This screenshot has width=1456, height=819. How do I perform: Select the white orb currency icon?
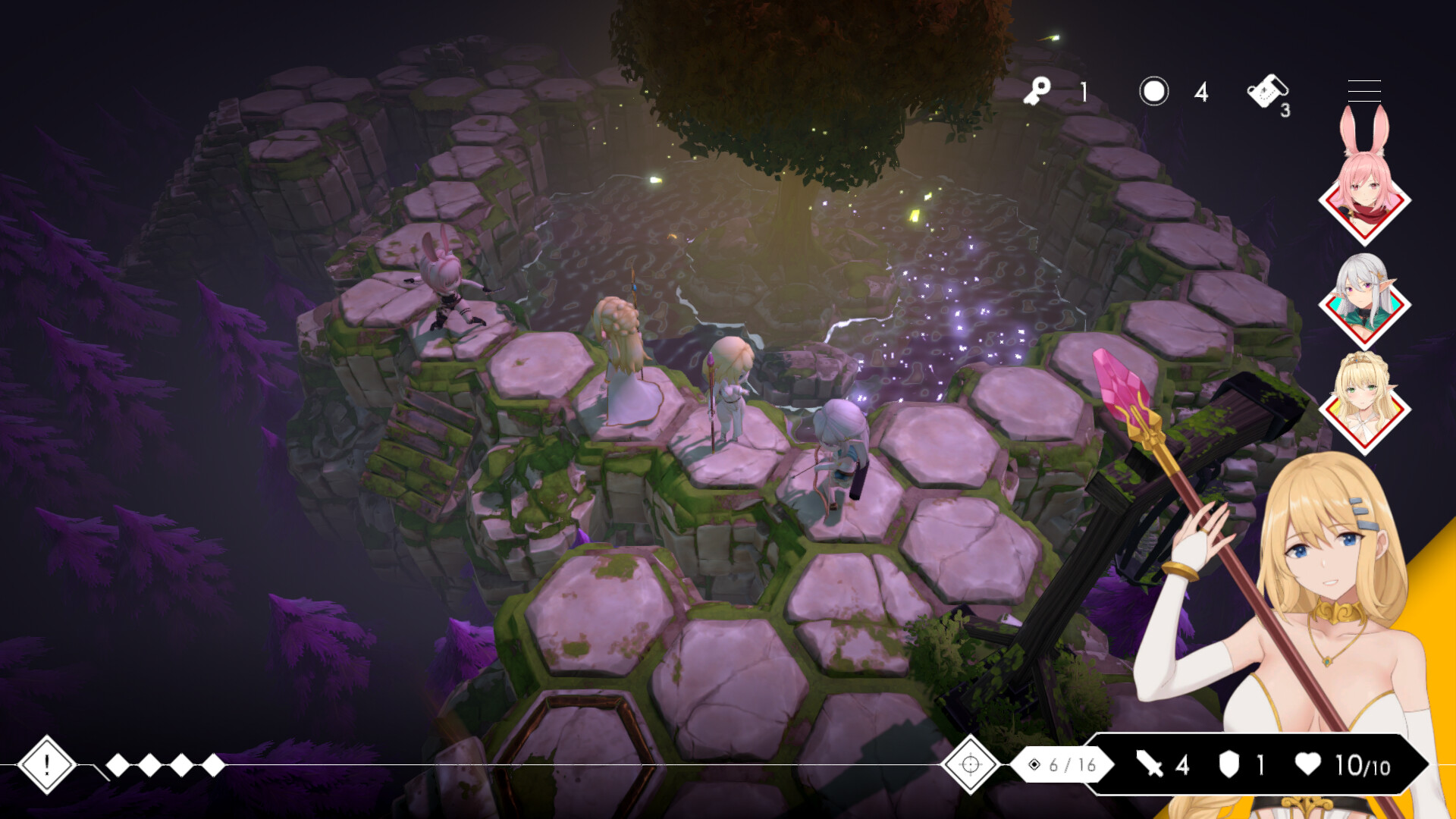(x=1153, y=92)
